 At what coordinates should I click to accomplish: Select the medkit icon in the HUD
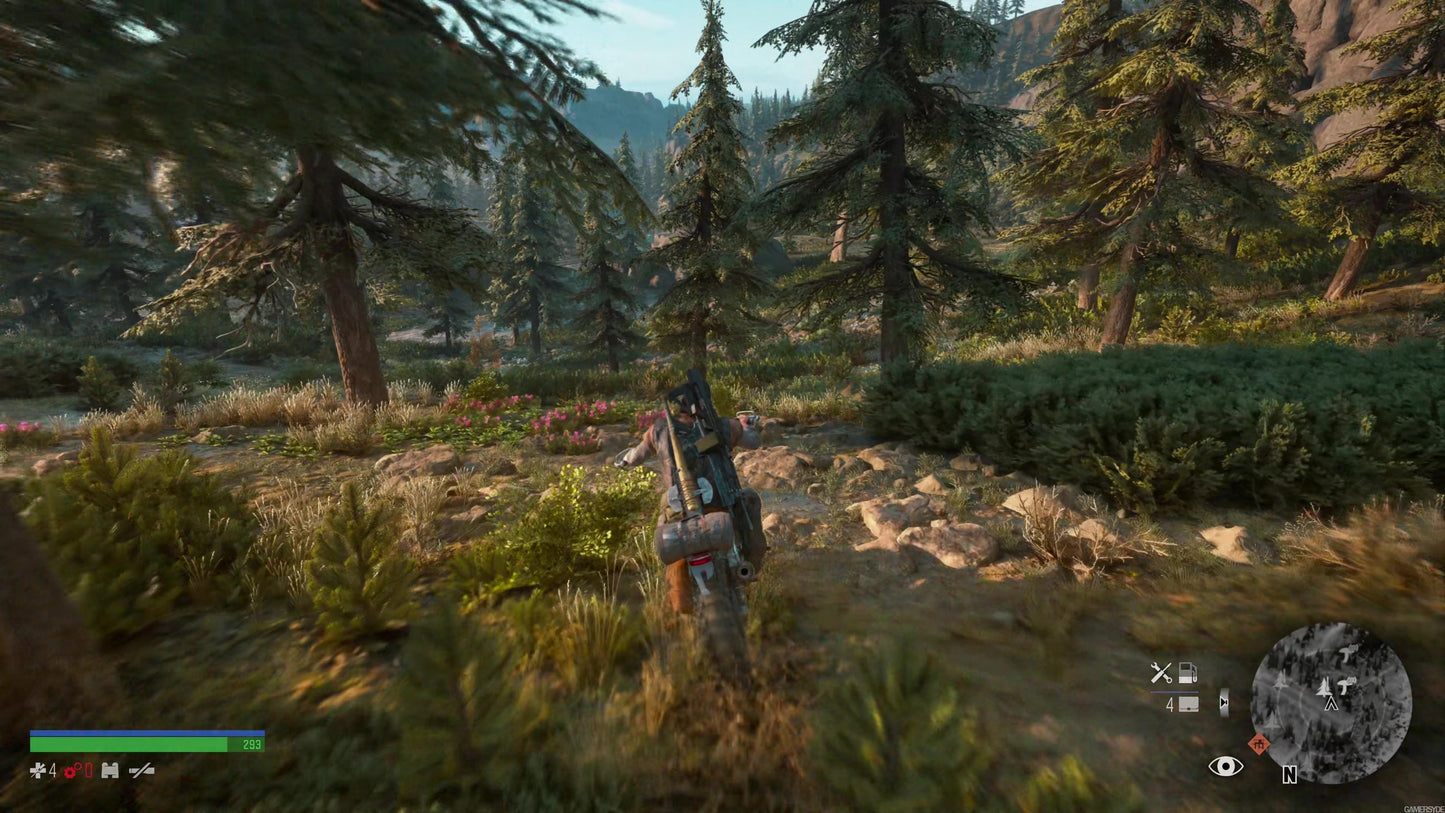tap(38, 771)
